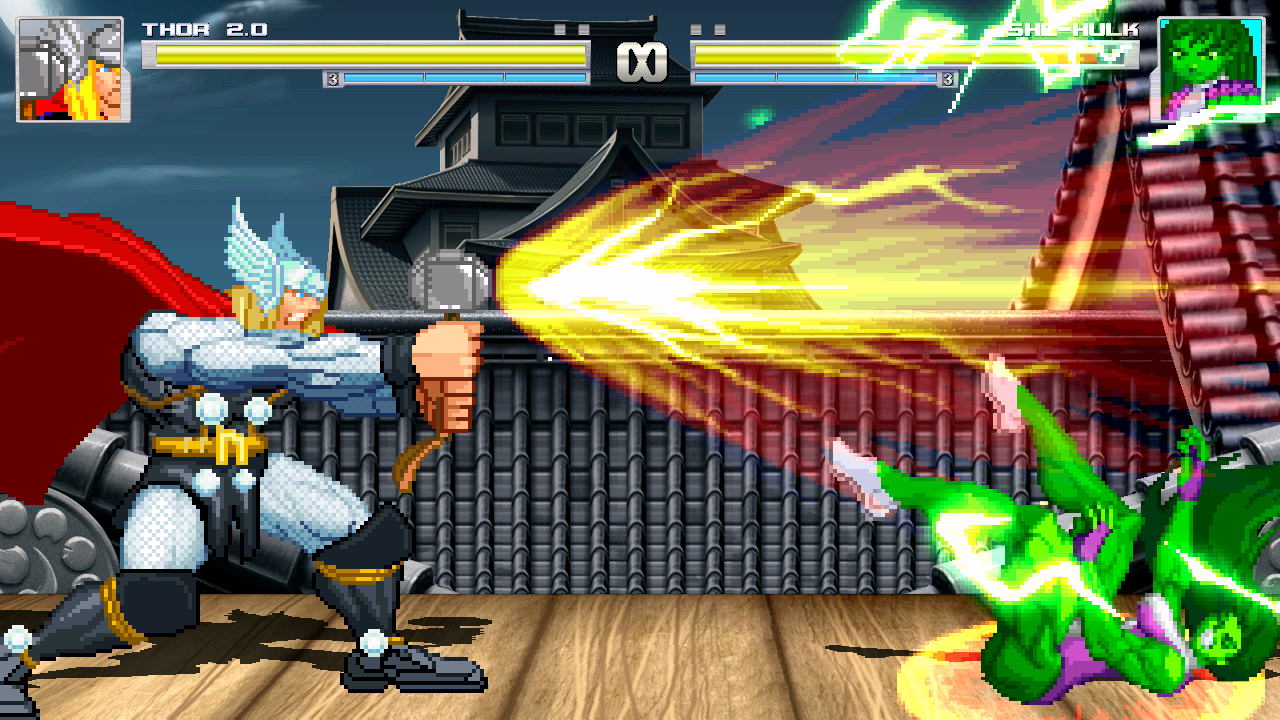Click Thor's power level 3 badge
Image resolution: width=1280 pixels, height=720 pixels.
(x=333, y=76)
